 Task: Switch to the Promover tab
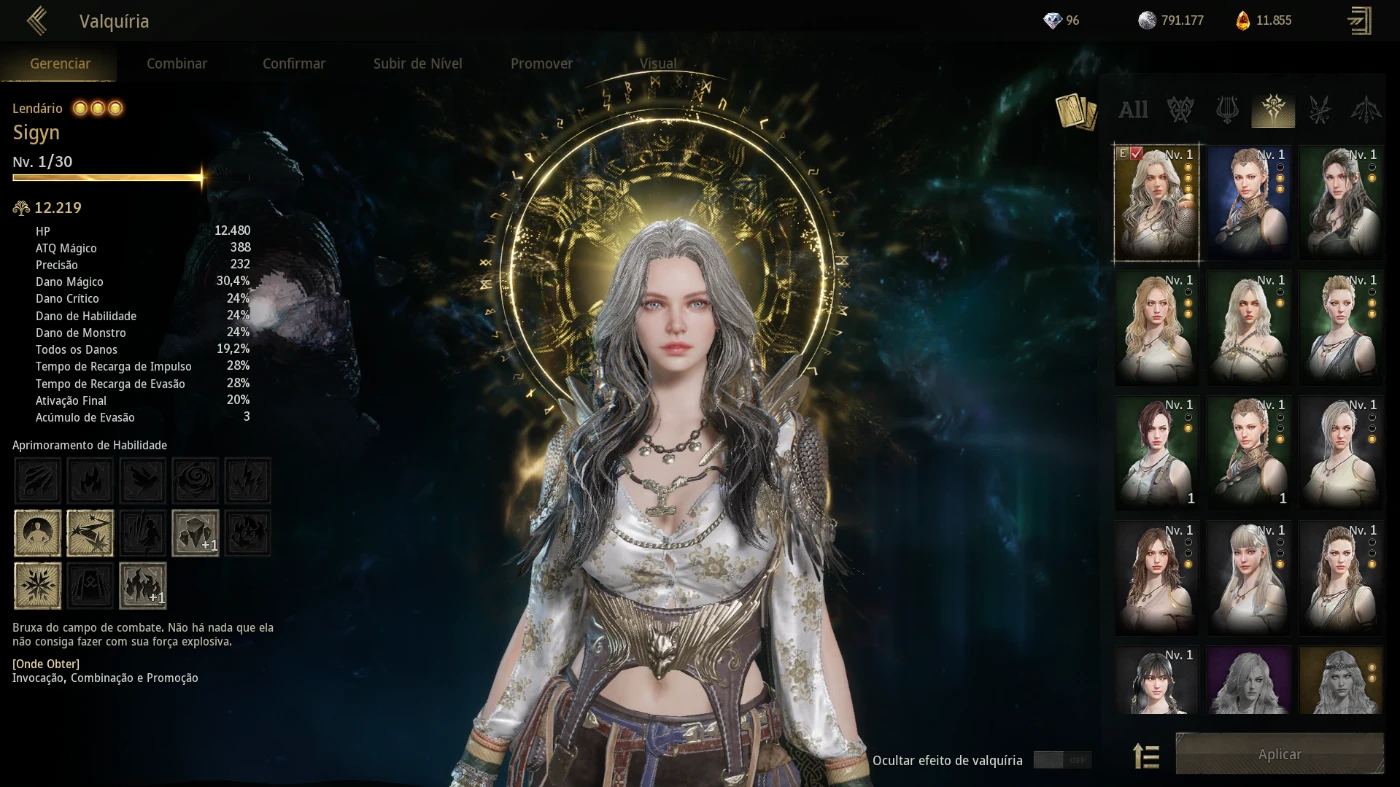541,63
